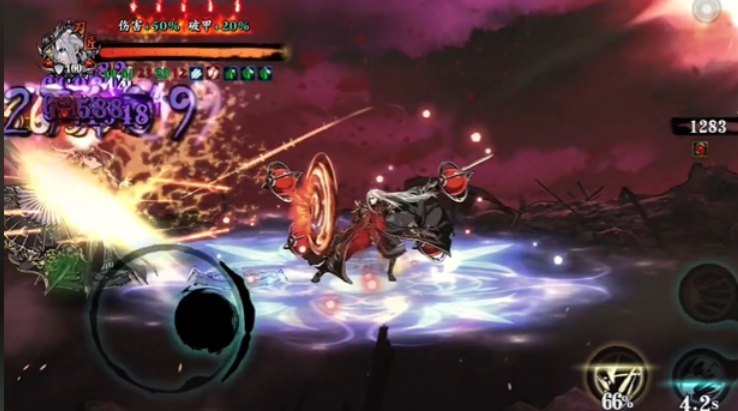Select the small red icon below 1283
Viewport: 738px width, 411px height.
(x=699, y=148)
